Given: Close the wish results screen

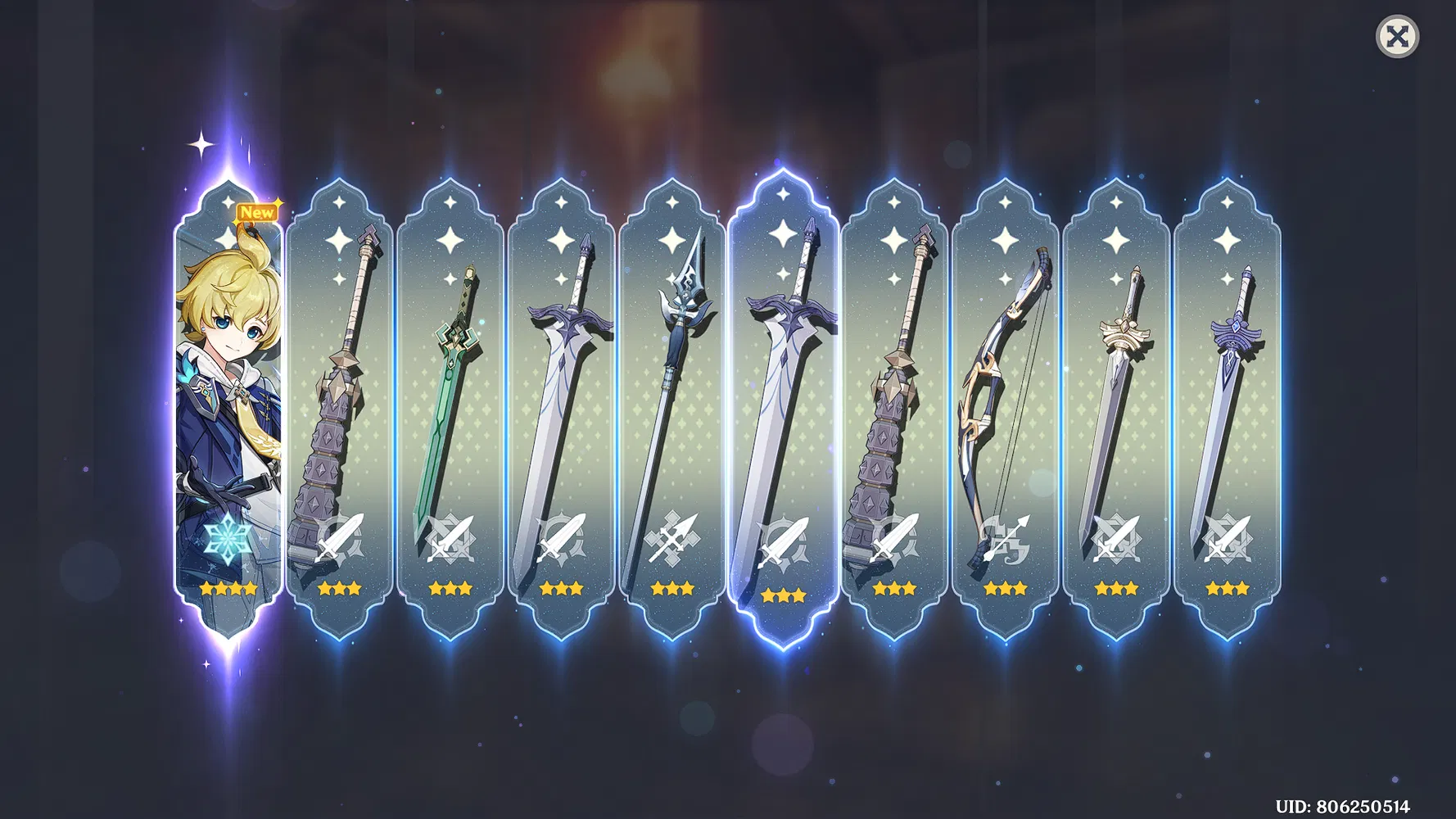Looking at the screenshot, I should tap(1396, 36).
